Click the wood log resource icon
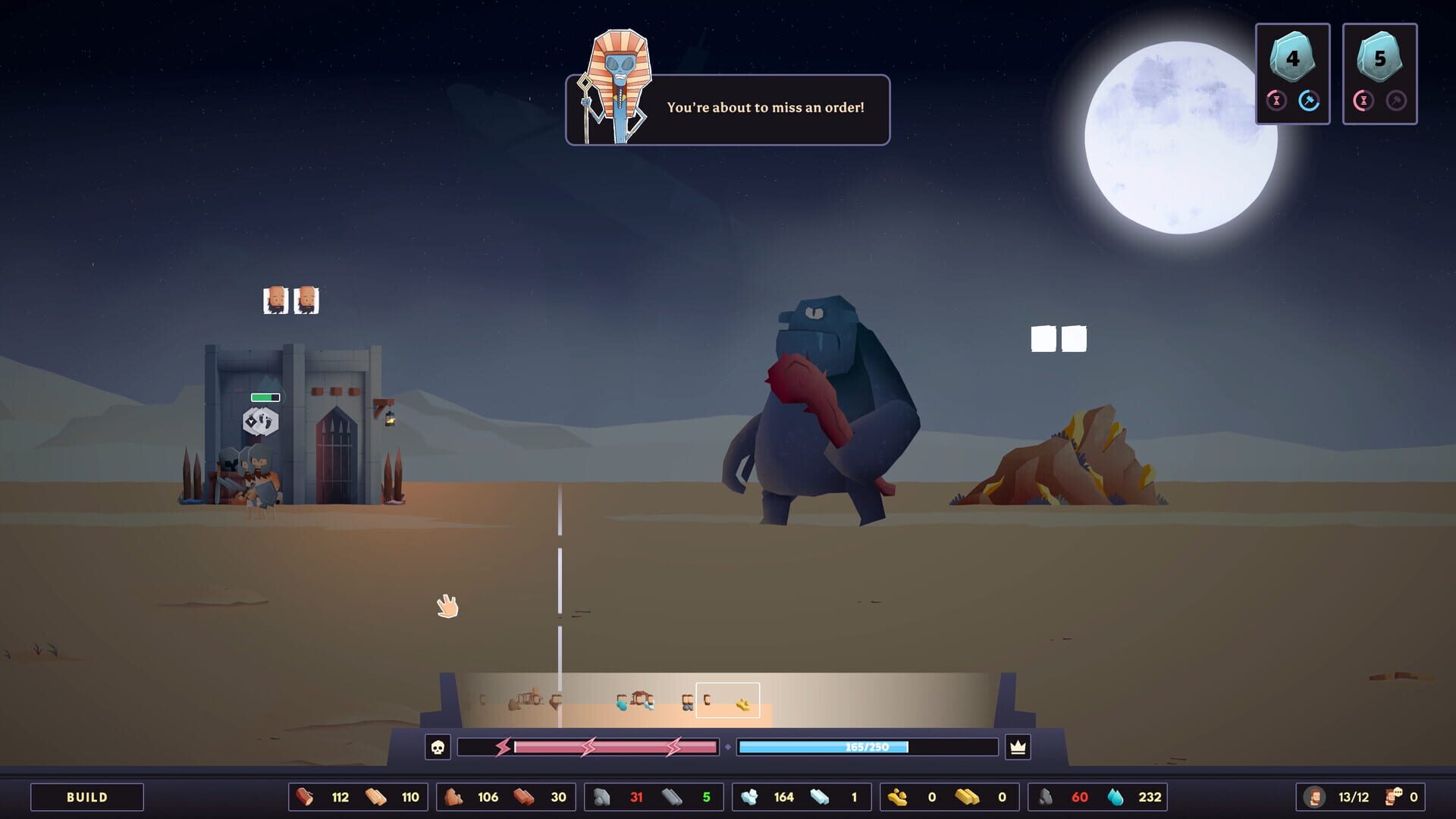This screenshot has height=819, width=1456. [x=302, y=797]
